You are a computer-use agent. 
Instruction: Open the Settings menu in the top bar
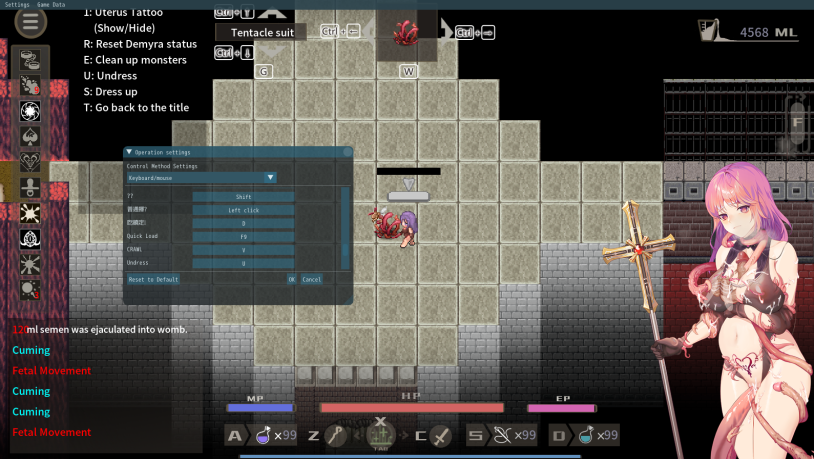click(x=17, y=4)
